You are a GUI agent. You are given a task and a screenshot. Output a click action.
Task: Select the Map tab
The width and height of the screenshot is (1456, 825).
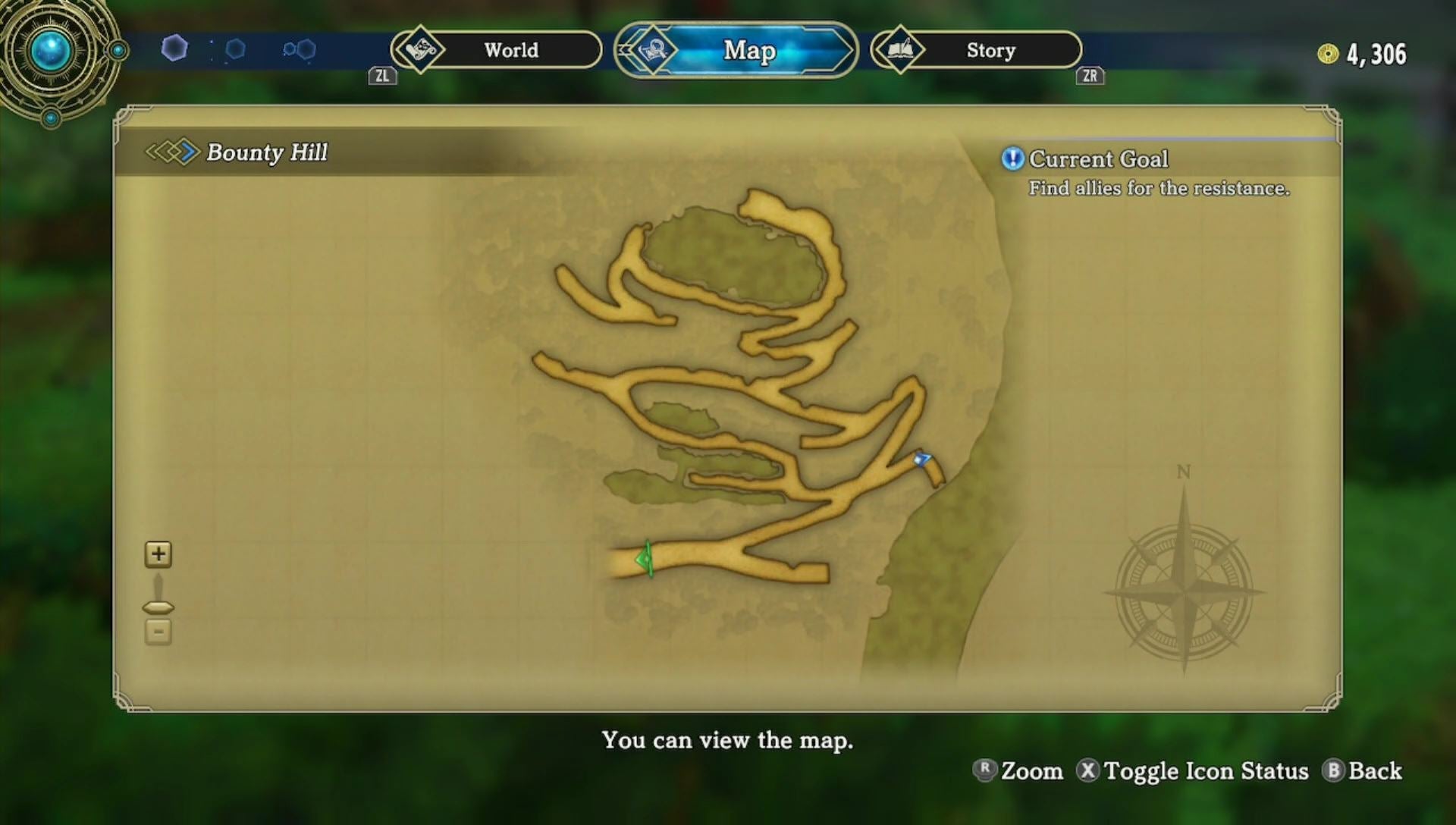point(736,50)
